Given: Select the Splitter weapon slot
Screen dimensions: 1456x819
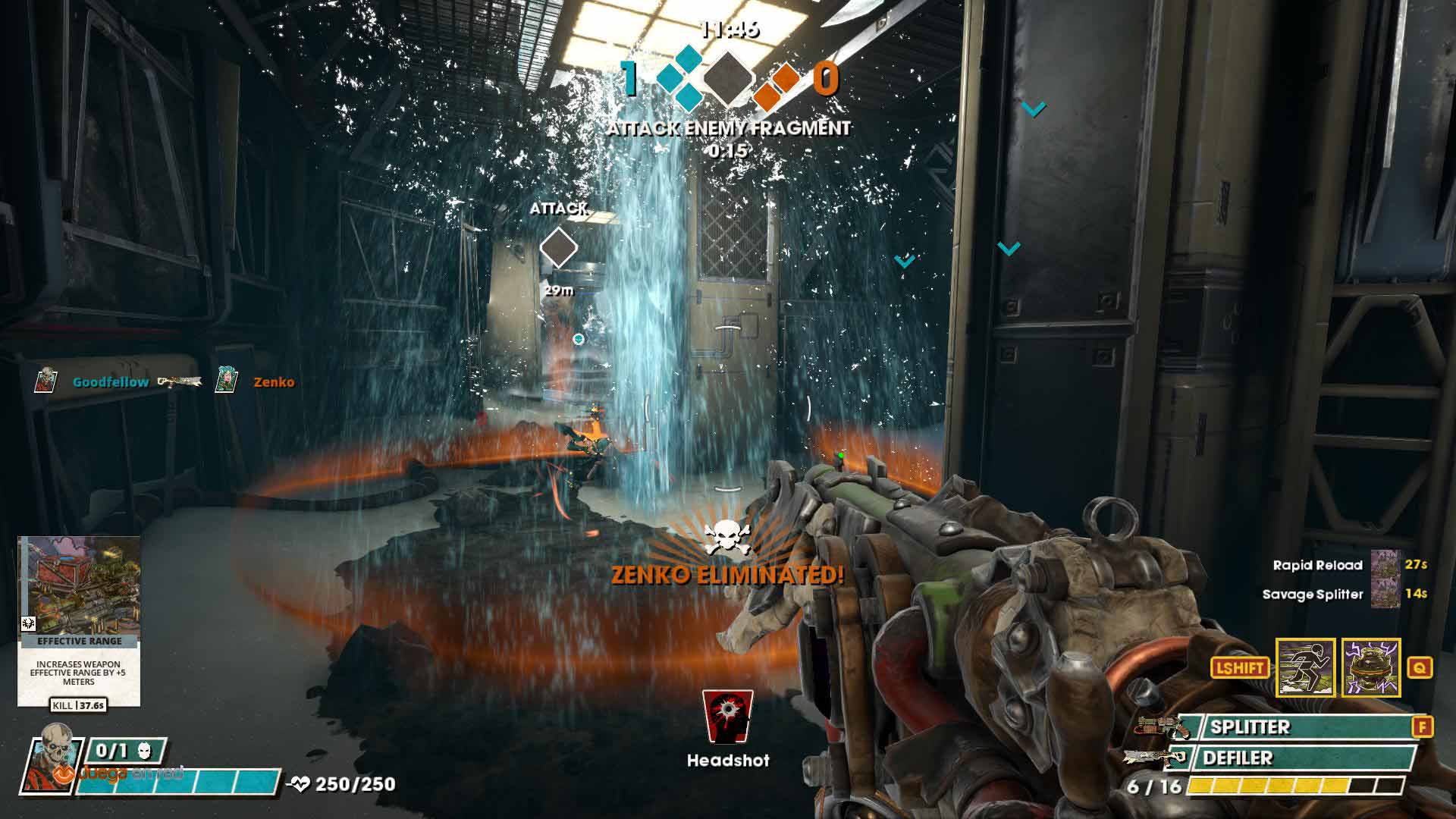Looking at the screenshot, I should [1301, 727].
